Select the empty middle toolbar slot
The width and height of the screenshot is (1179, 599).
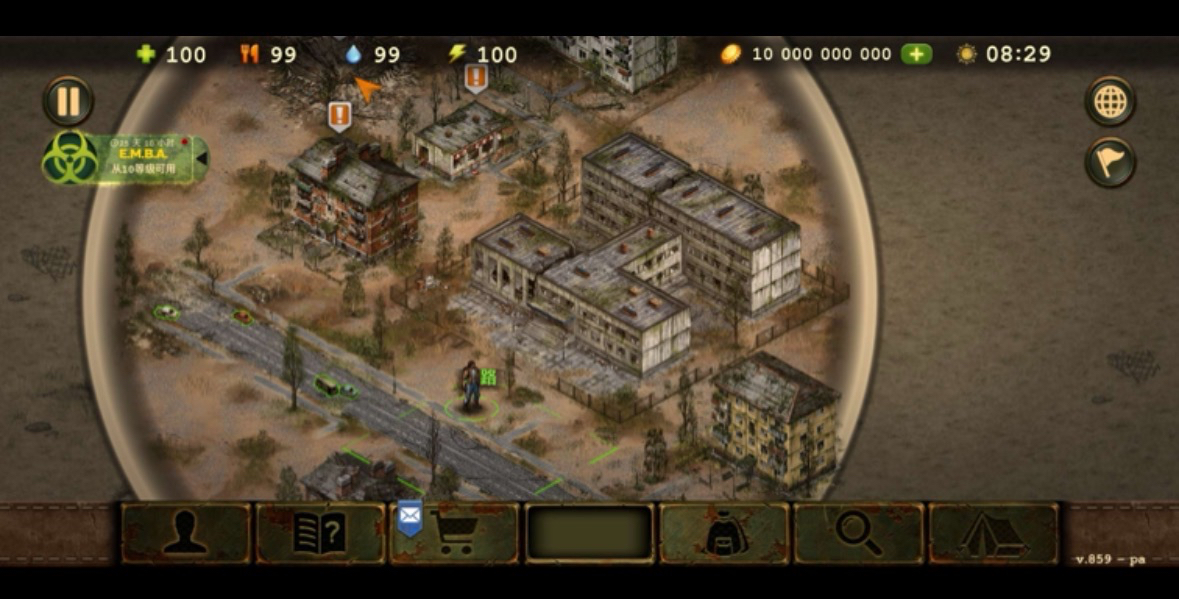pos(590,533)
